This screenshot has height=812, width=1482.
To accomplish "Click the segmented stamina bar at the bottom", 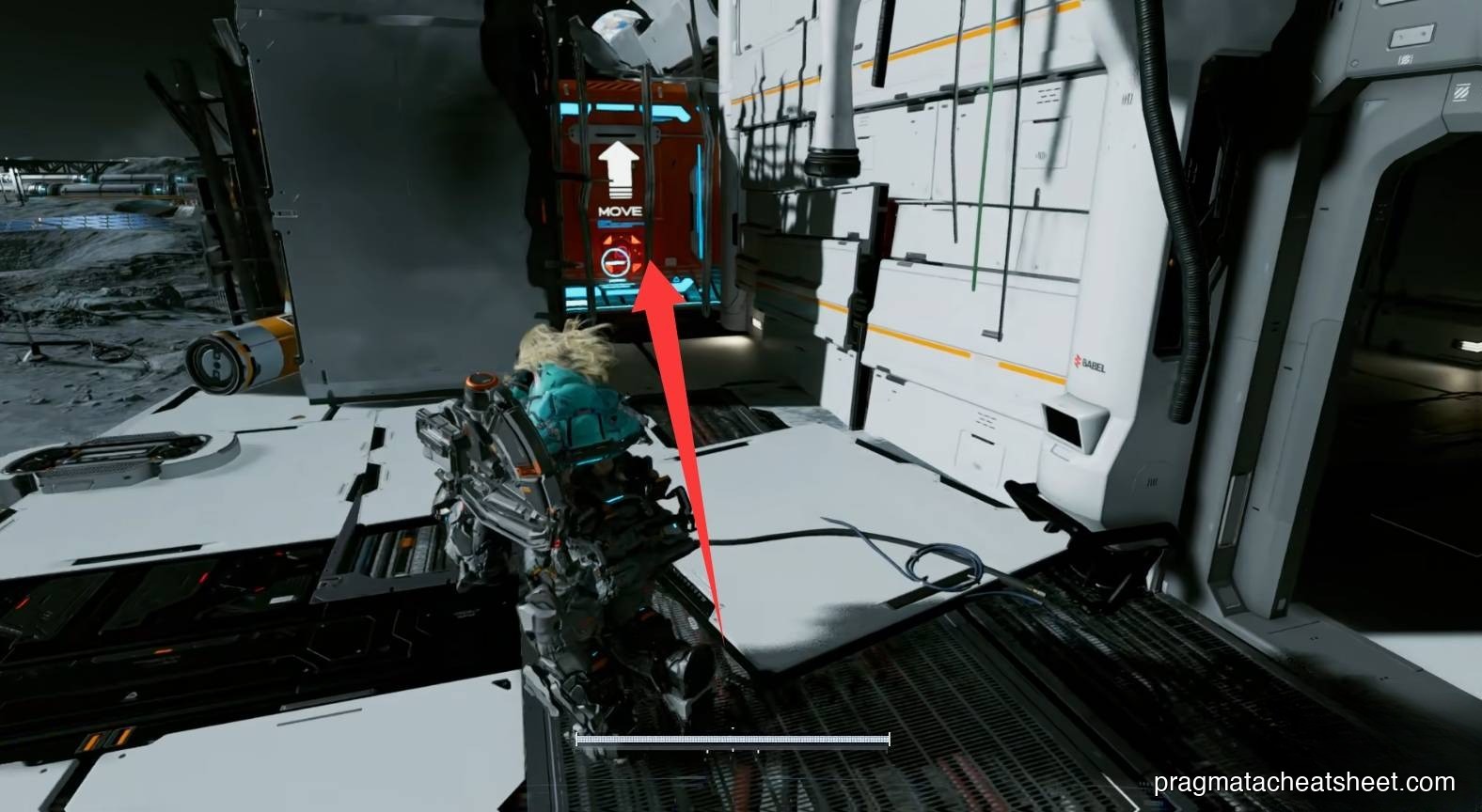I will tap(733, 740).
